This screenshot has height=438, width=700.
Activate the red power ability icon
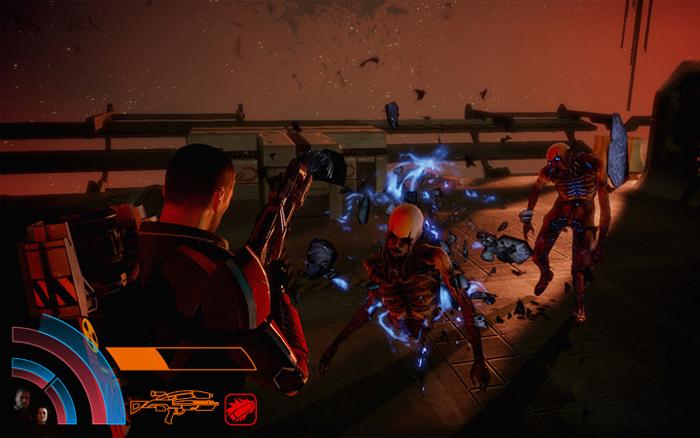(x=241, y=406)
